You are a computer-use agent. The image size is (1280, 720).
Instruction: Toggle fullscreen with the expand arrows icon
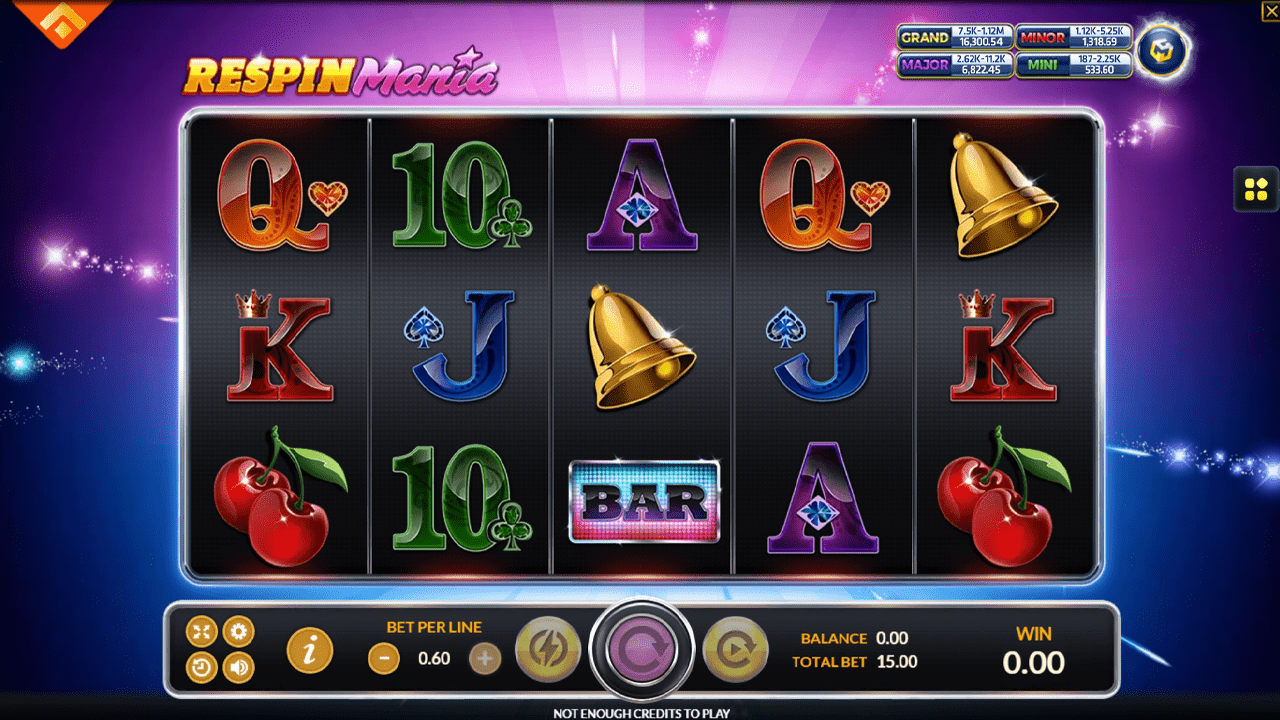click(x=201, y=631)
